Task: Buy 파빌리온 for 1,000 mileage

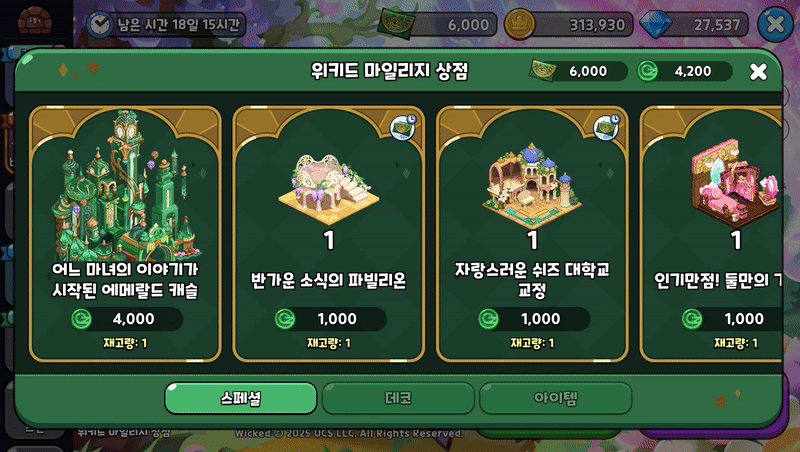Action: (328, 319)
